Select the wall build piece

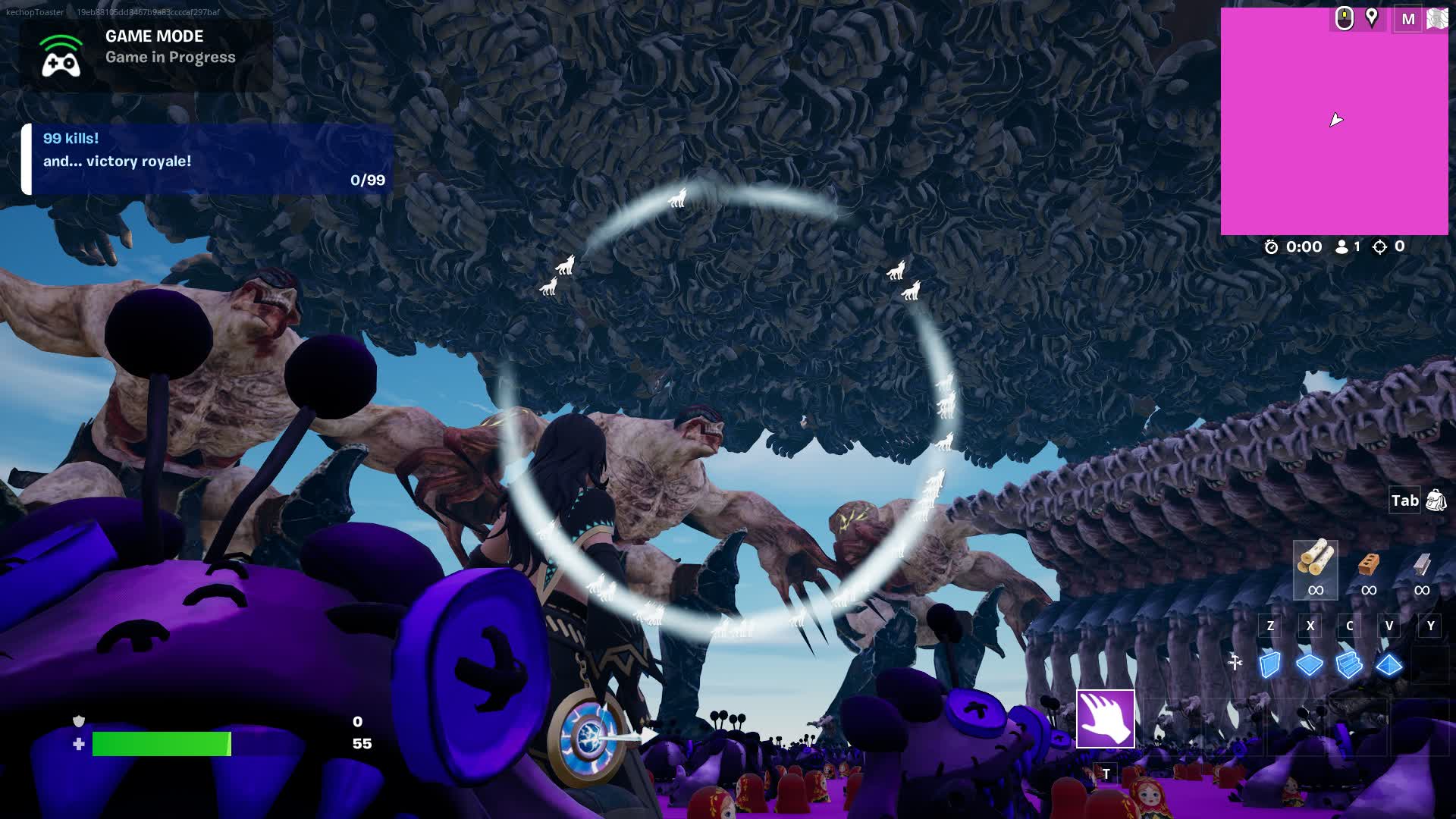(1272, 664)
